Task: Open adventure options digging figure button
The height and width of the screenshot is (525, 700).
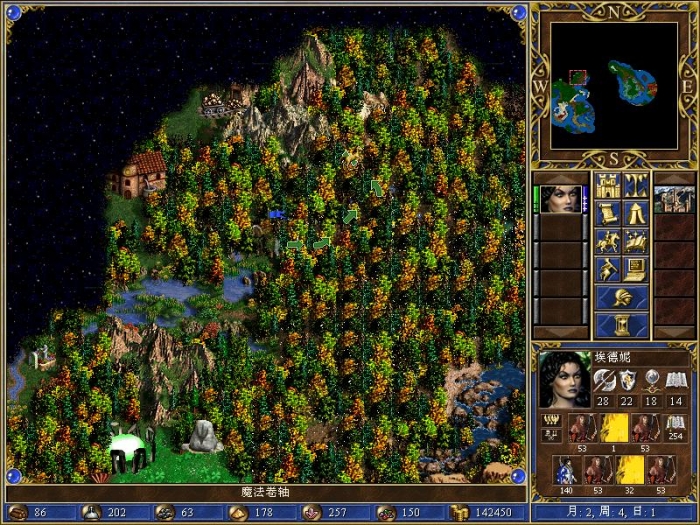Action: 607,269
